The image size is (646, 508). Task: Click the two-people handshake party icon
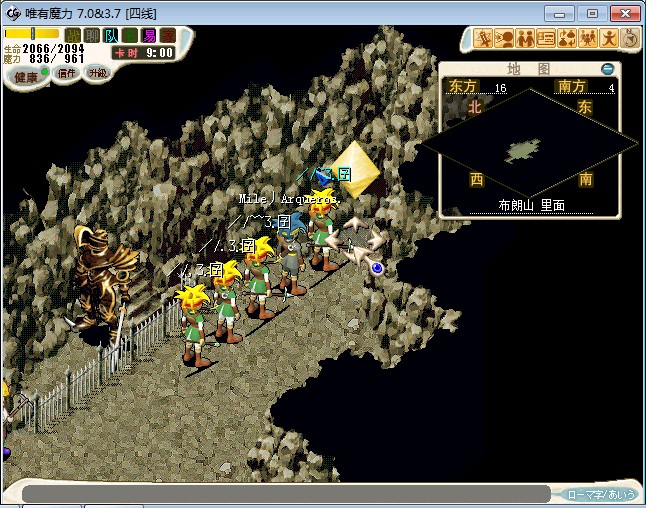[x=525, y=39]
